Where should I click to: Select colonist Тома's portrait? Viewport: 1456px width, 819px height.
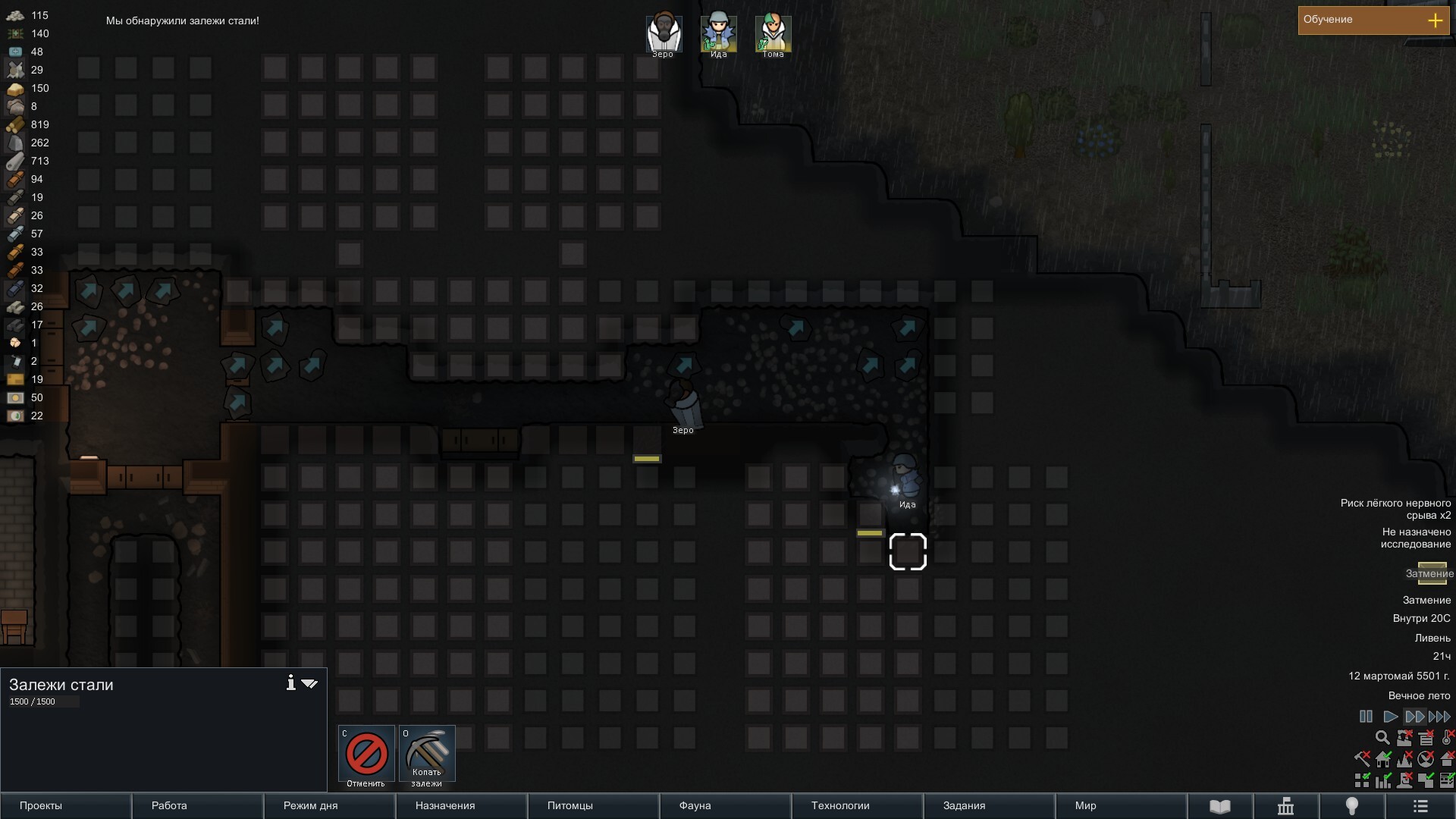[773, 34]
